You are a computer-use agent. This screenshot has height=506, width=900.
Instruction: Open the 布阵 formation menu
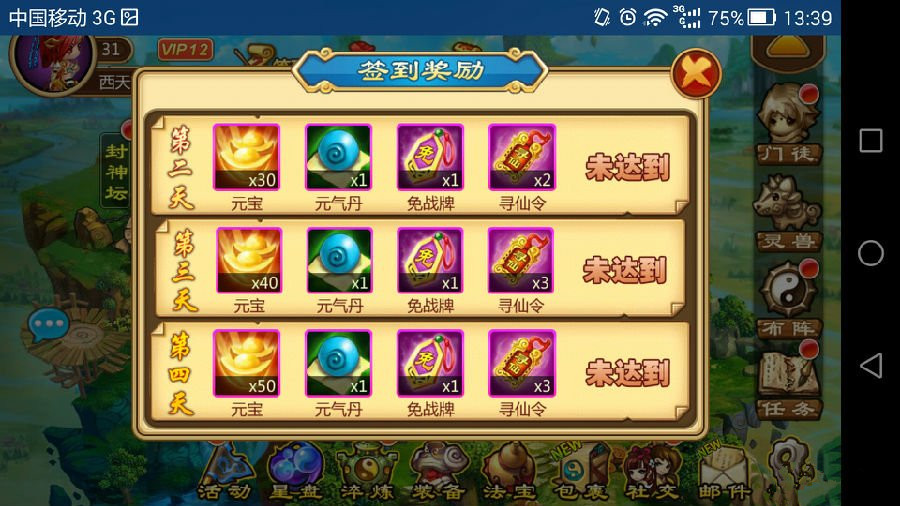pos(788,298)
